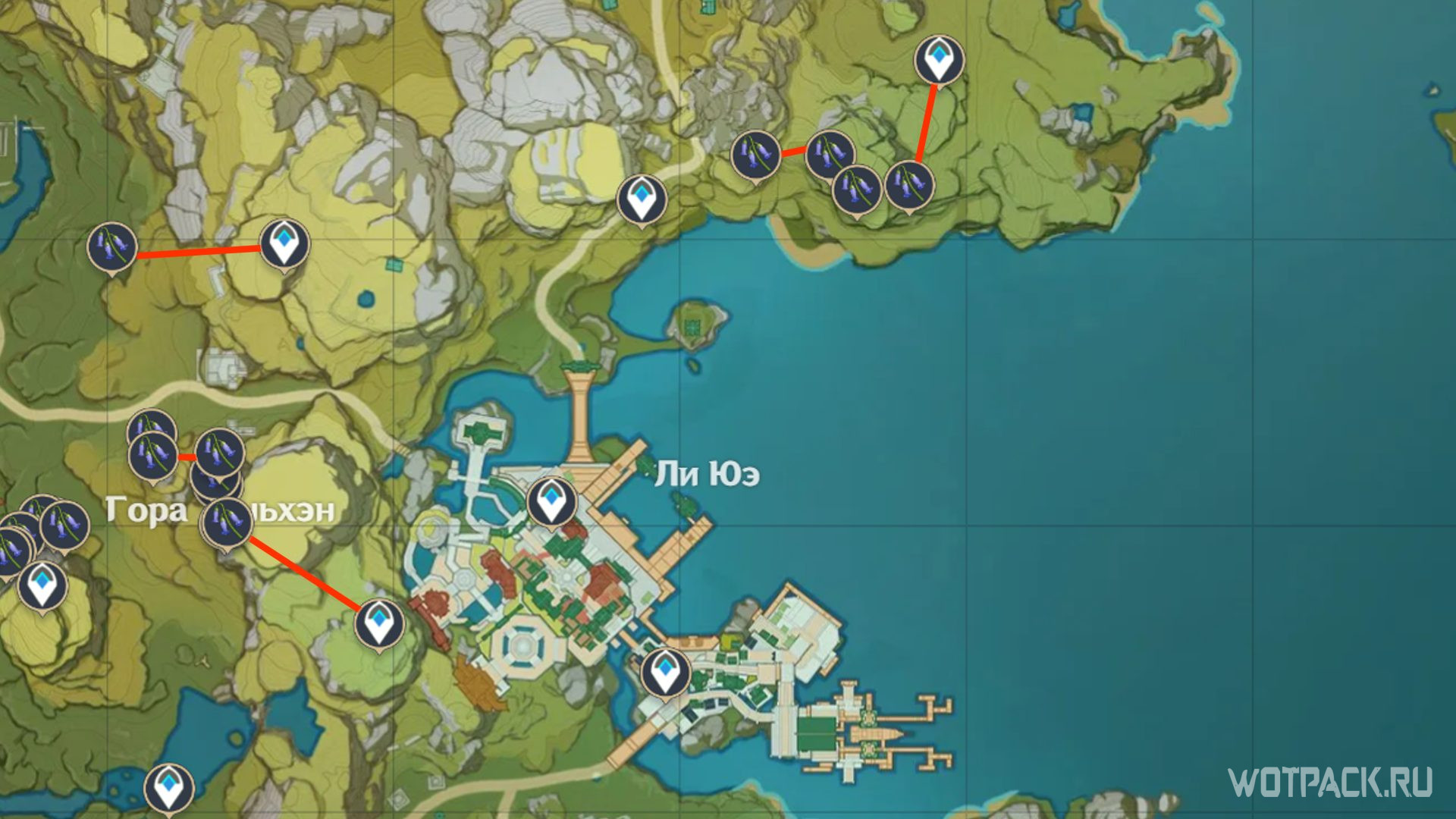Pick the waypoint linked to the lone western lily
Screen dimensions: 1456x819
pos(284,244)
